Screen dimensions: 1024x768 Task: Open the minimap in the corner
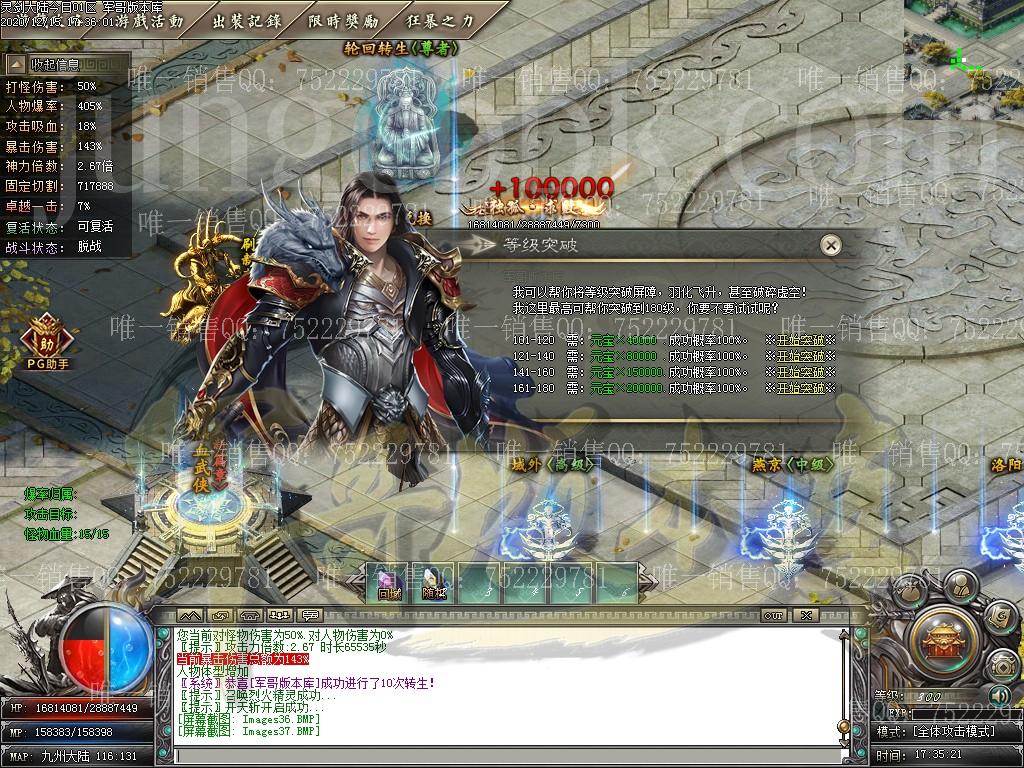[x=964, y=58]
